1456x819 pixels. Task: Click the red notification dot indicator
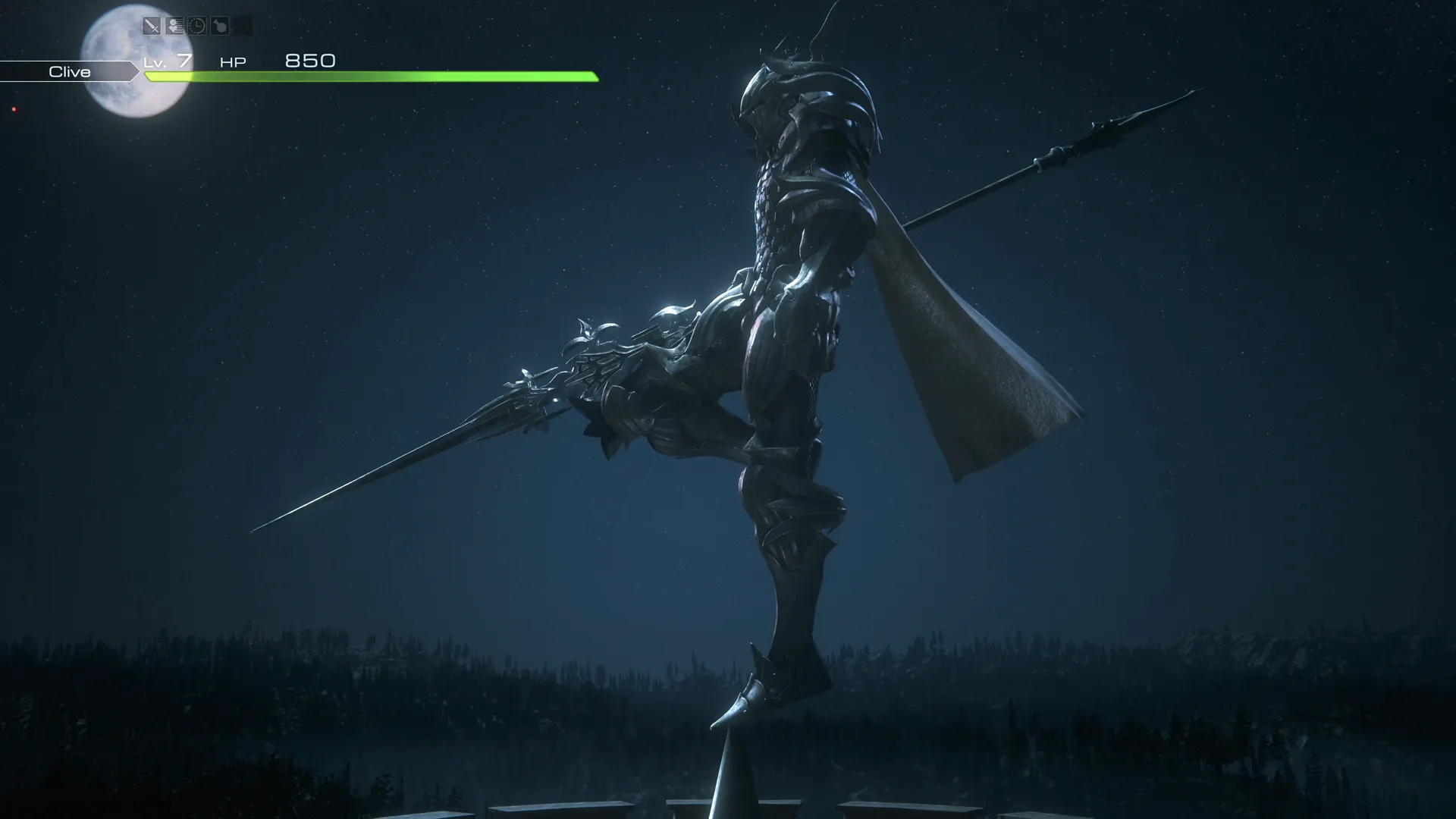click(x=14, y=109)
